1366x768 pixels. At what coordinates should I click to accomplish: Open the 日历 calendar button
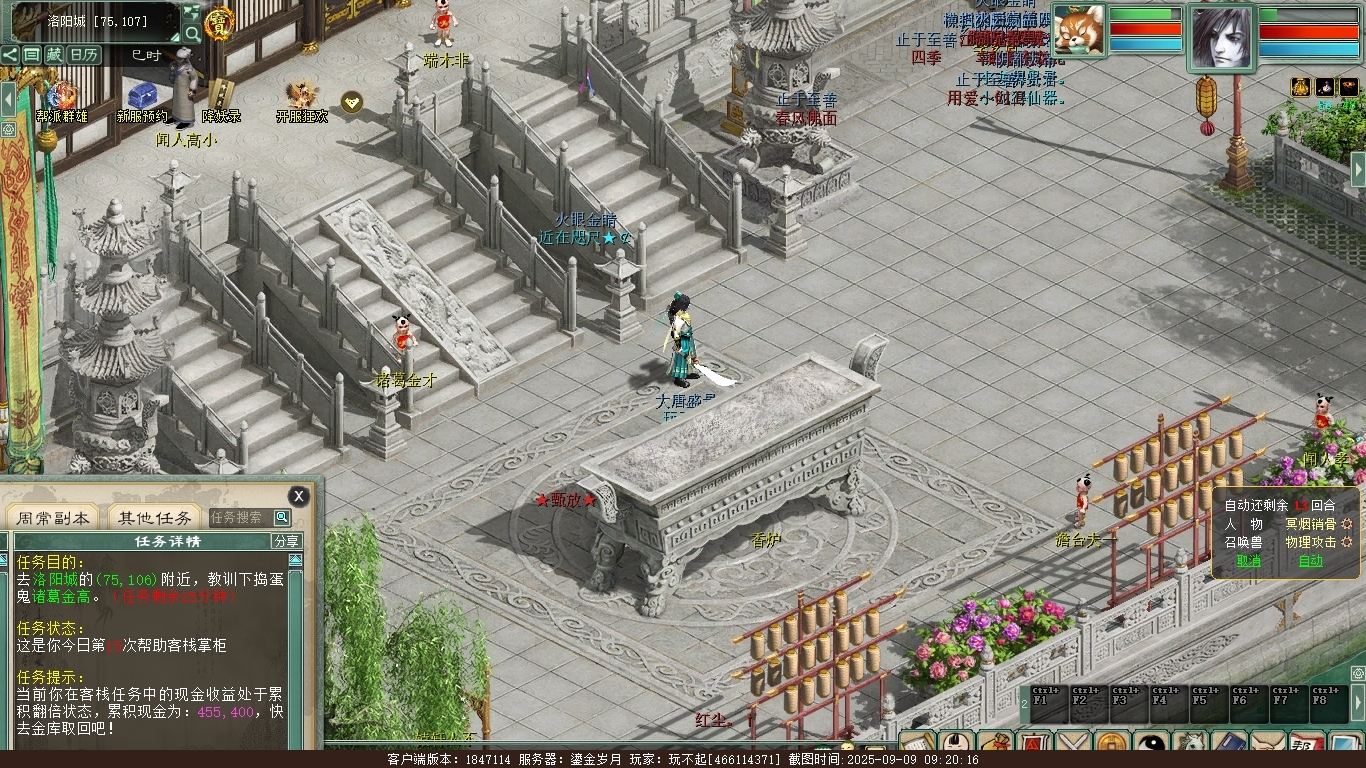pos(84,55)
